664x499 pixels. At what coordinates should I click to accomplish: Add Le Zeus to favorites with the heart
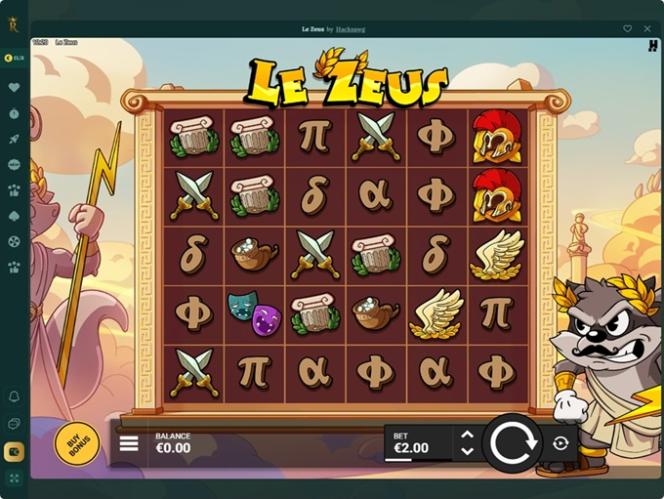(x=627, y=29)
